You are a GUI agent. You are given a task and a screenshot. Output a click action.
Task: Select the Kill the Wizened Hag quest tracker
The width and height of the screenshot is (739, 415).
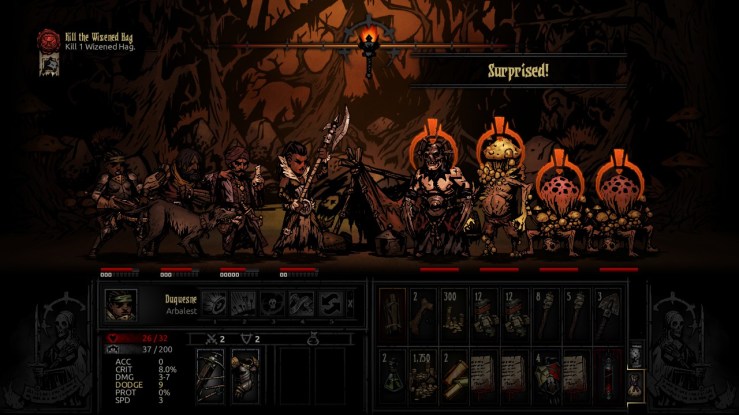pos(86,41)
